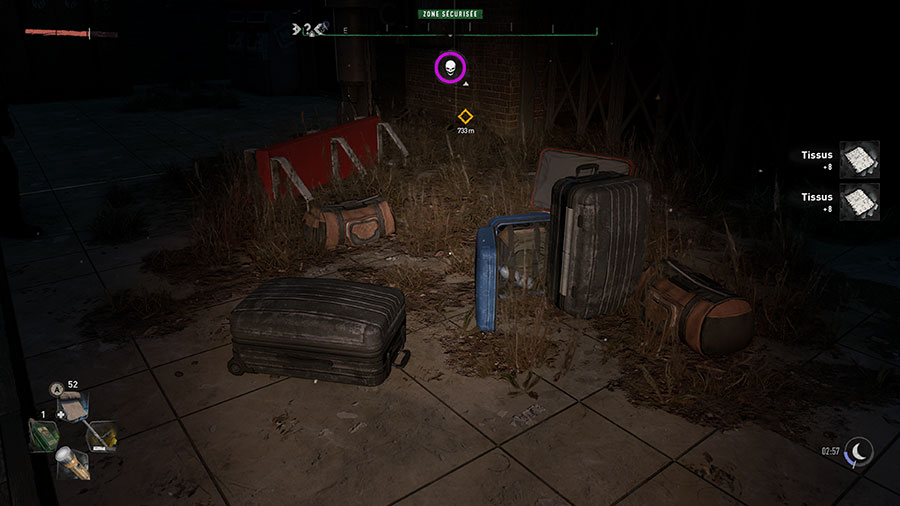
Task: Pick the yellow tool slot in the quick wheel
Action: 105,435
